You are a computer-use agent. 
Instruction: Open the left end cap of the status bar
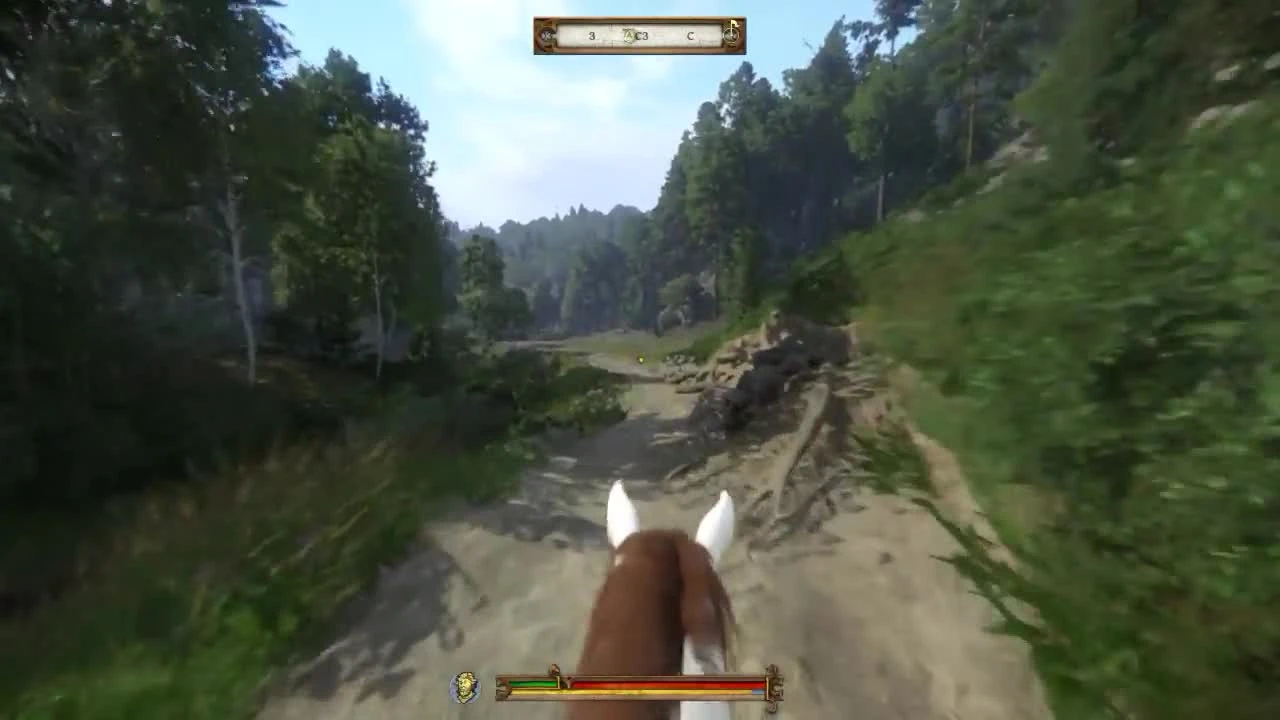[x=502, y=688]
